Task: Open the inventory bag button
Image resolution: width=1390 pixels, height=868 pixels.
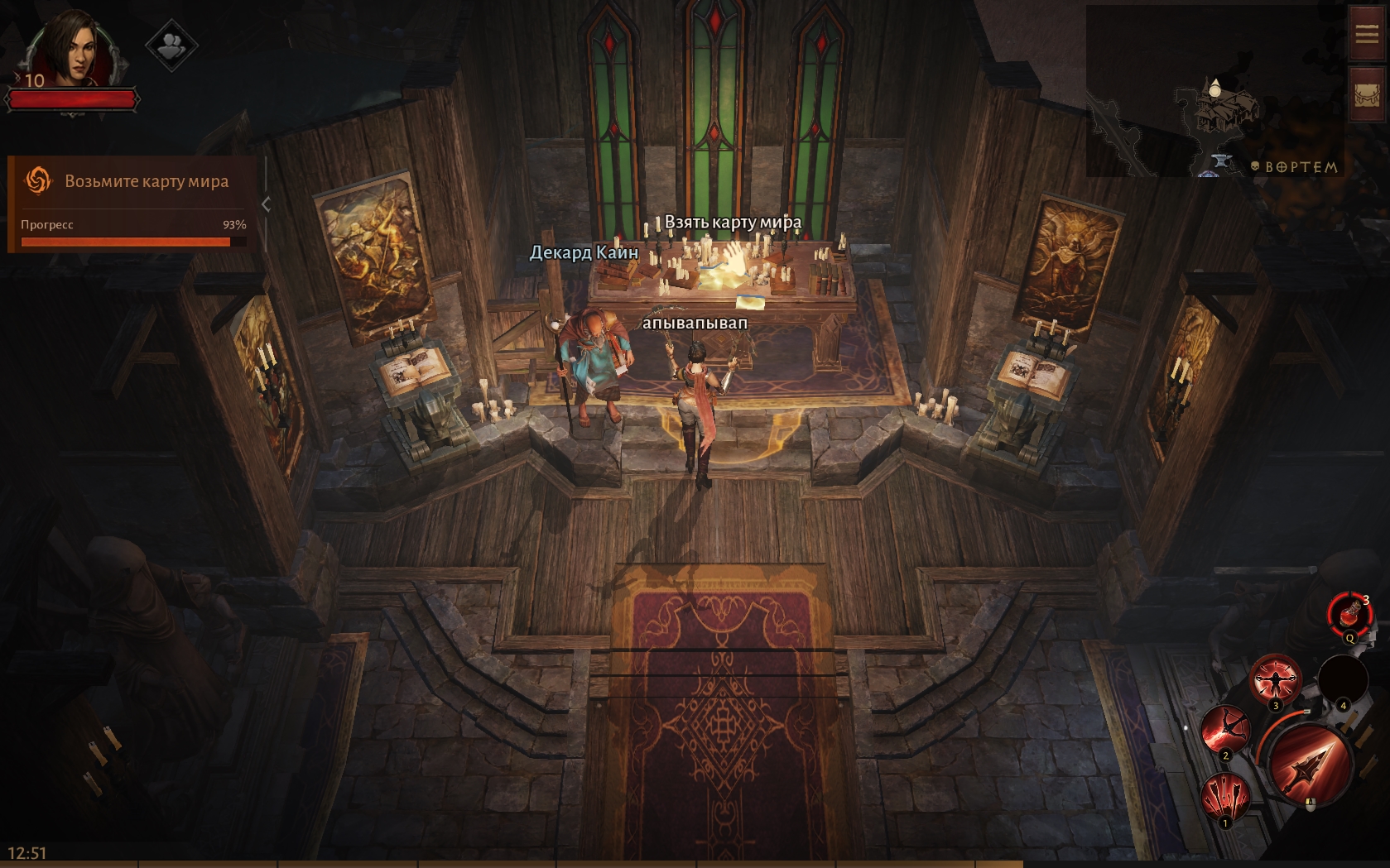Action: coord(1366,95)
